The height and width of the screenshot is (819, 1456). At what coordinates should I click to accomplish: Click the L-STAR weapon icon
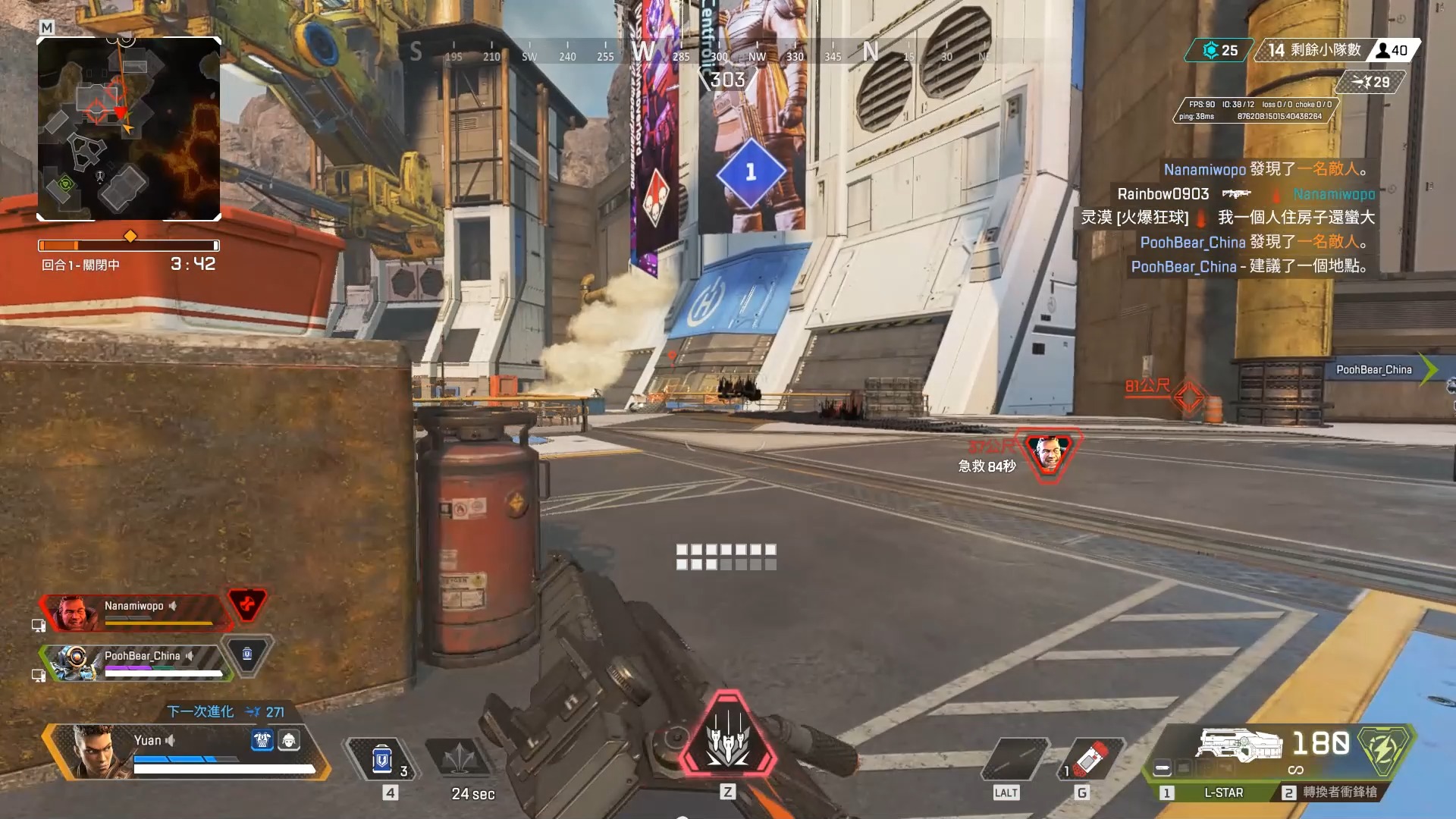coord(1238,744)
